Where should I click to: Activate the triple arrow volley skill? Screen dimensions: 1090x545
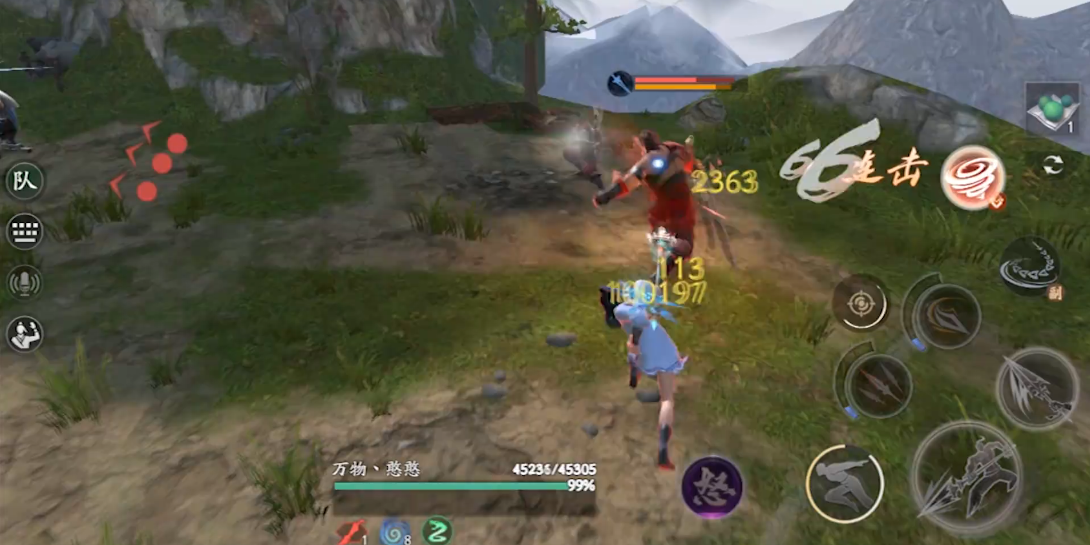coord(878,384)
